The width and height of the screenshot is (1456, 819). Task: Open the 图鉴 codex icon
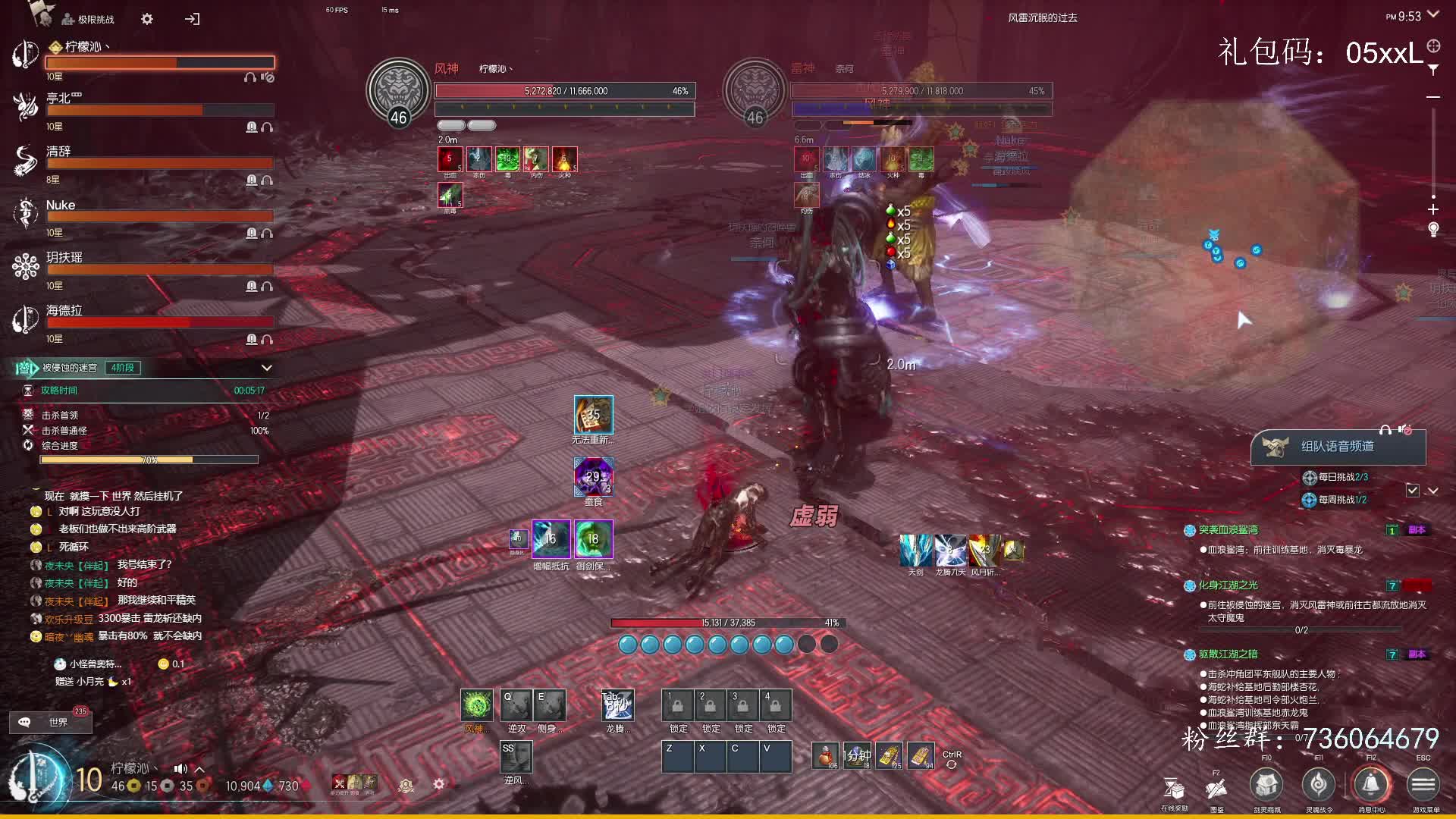point(1216,789)
